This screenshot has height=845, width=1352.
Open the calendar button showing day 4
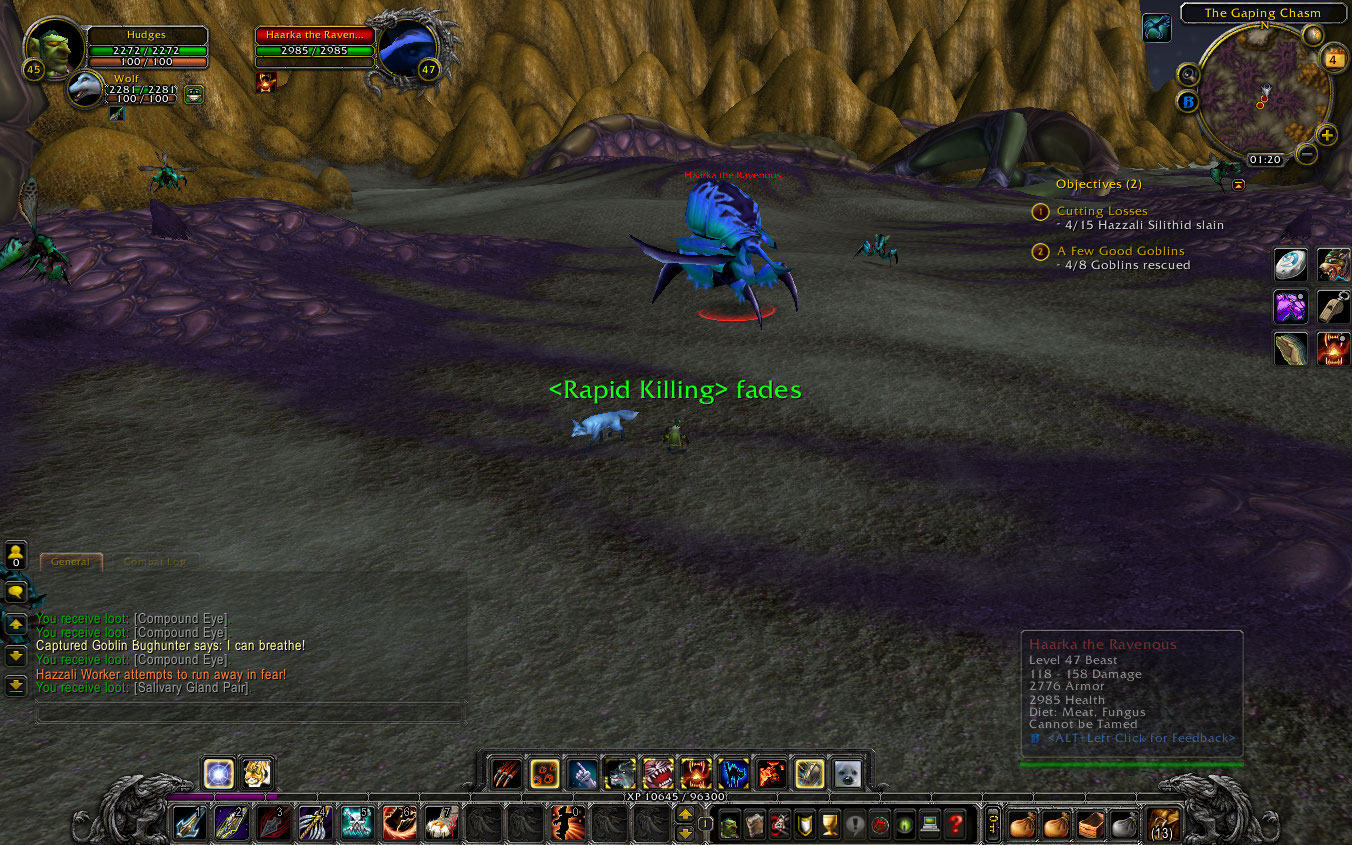coord(1334,60)
